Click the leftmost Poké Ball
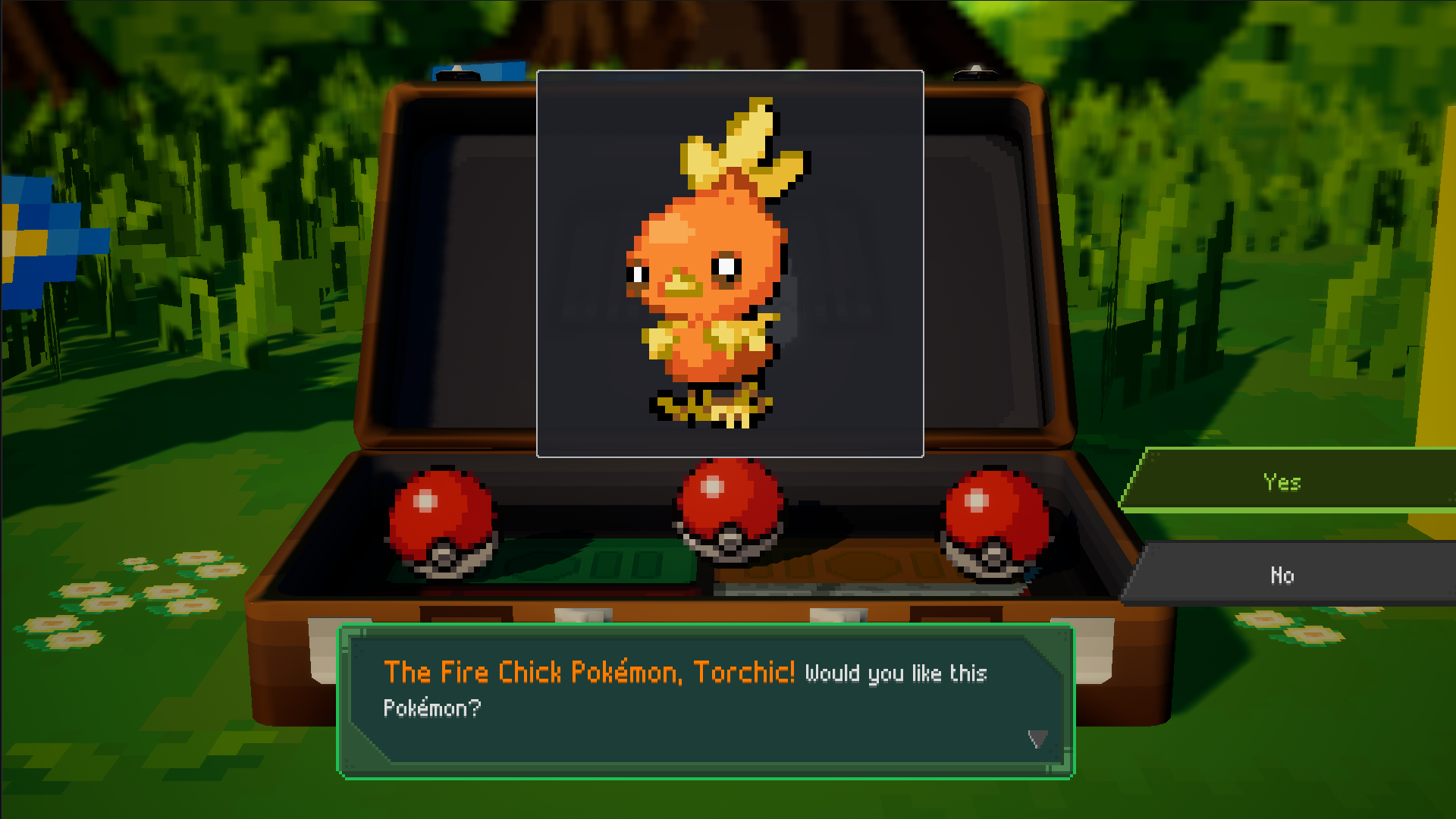This screenshot has width=1456, height=819. (x=443, y=523)
